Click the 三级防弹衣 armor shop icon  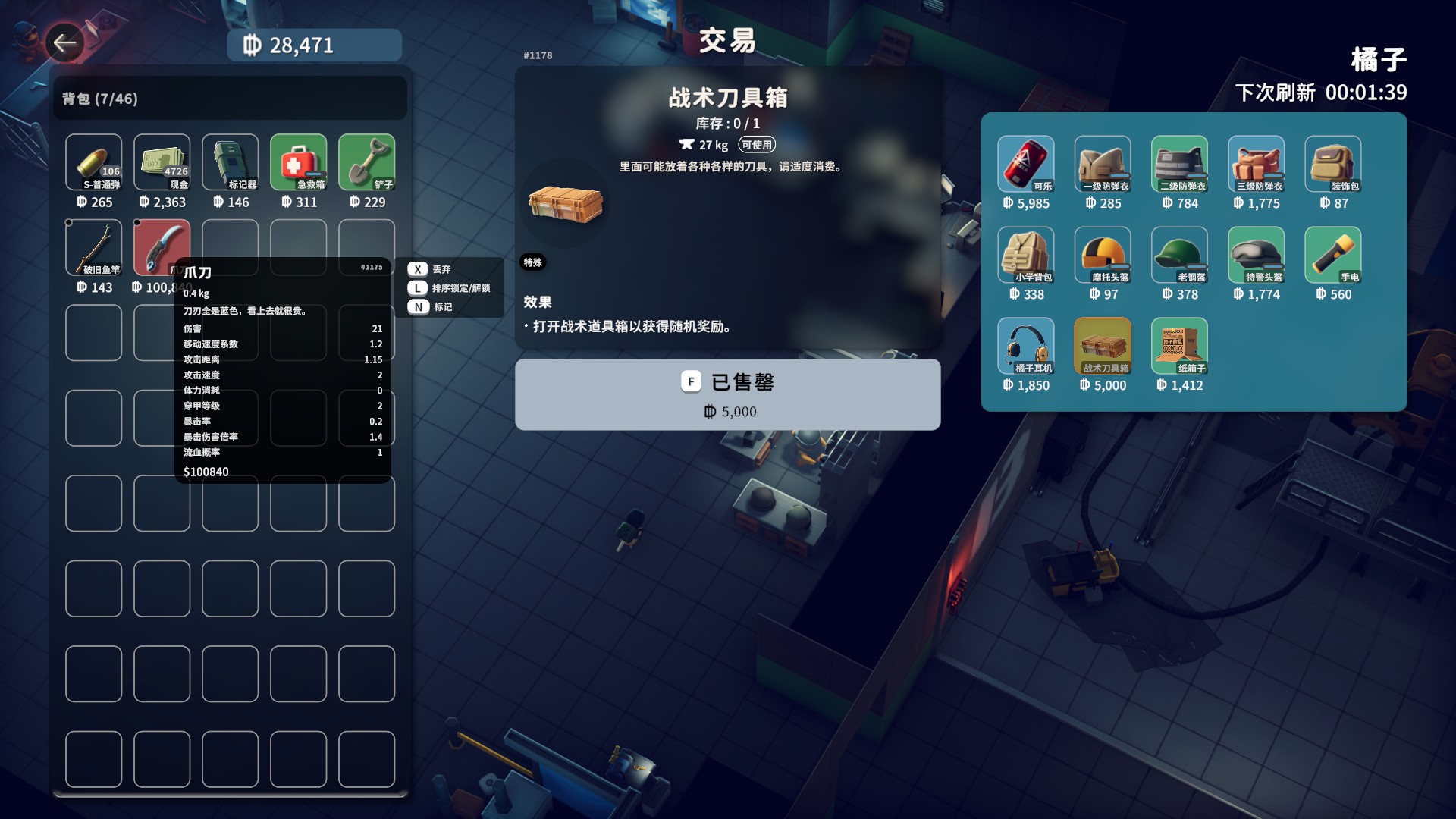click(1256, 163)
